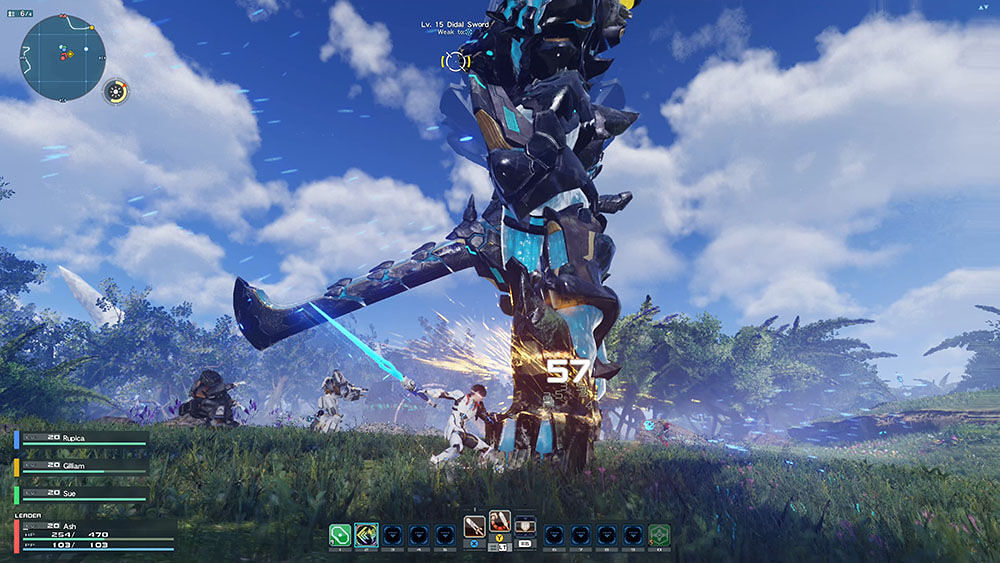
Task: Select party member Gilliam's row
Action: (x=80, y=466)
